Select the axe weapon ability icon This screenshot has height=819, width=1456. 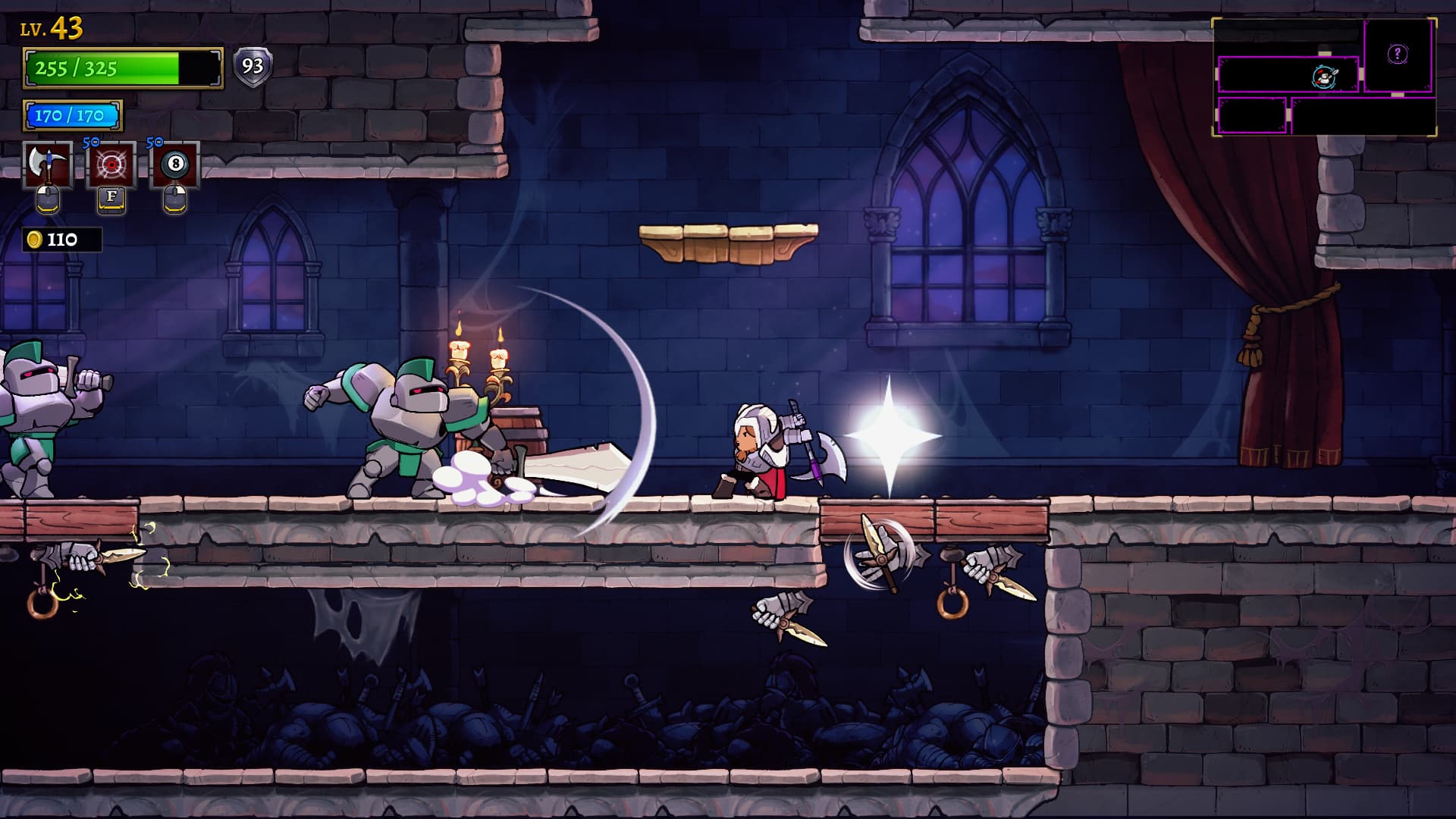click(48, 165)
